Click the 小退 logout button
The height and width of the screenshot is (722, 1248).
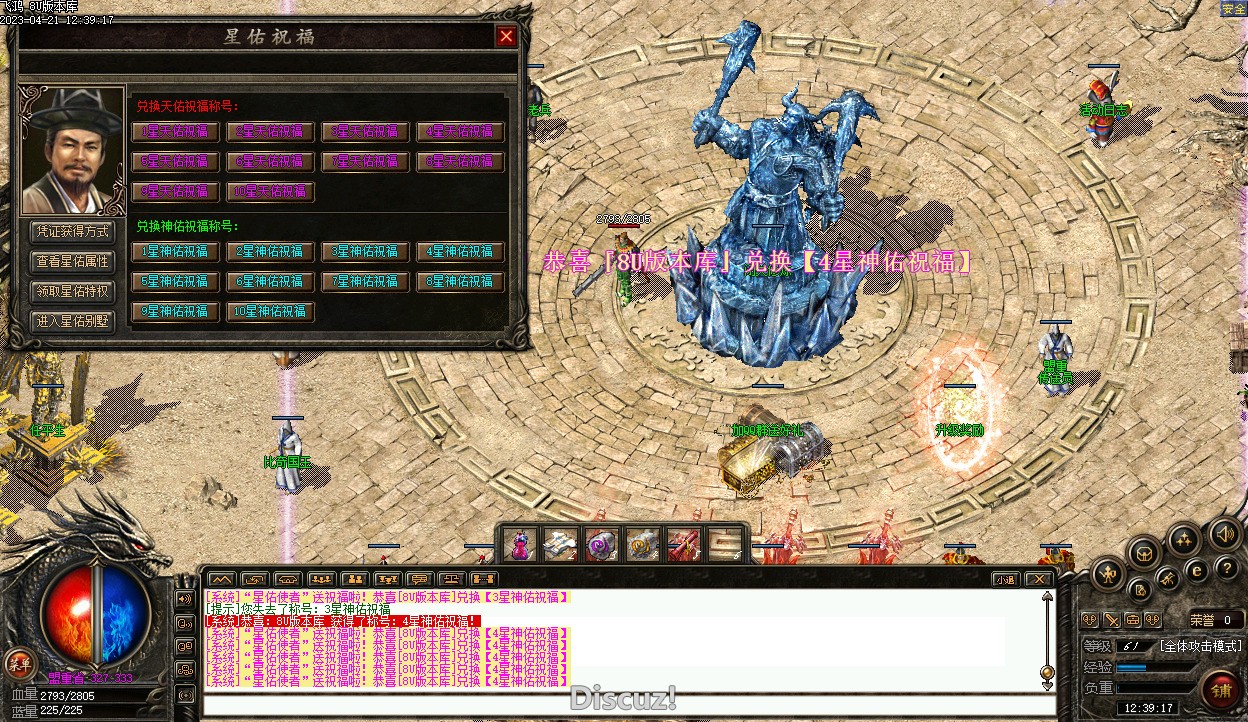tap(1006, 579)
